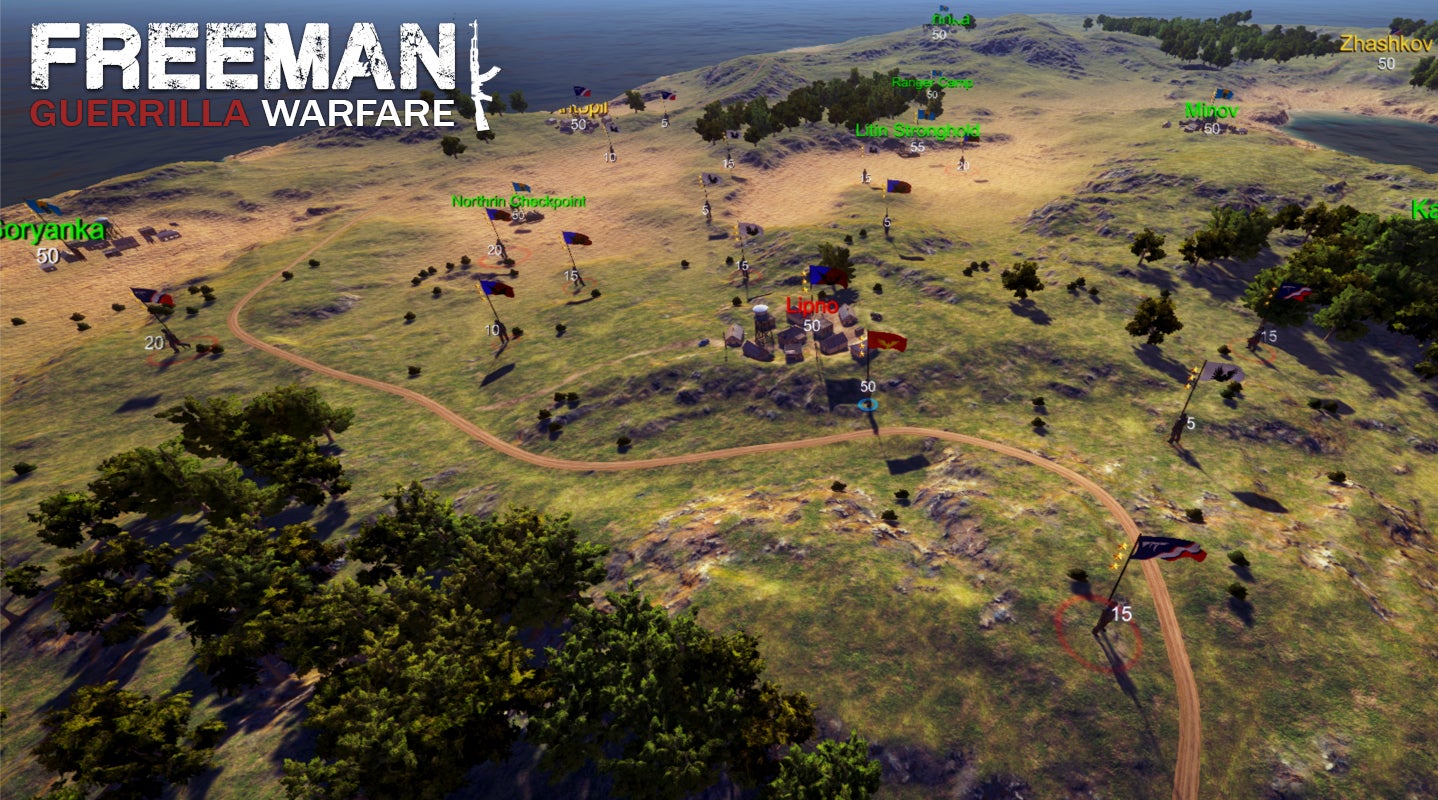Open the Lipno town label
This screenshot has height=800, width=1438.
click(x=813, y=304)
